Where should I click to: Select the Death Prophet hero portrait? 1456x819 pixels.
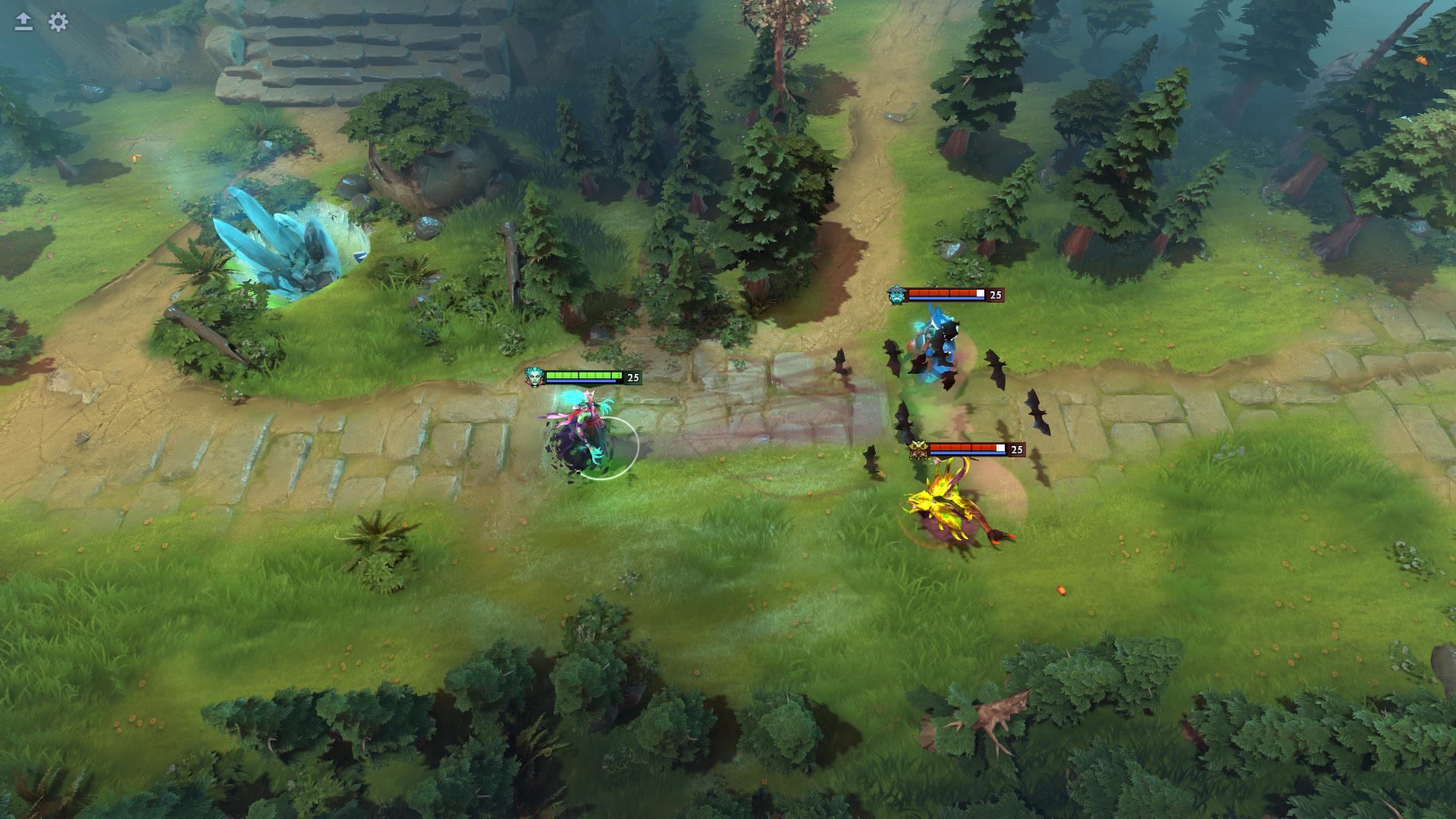(x=535, y=375)
